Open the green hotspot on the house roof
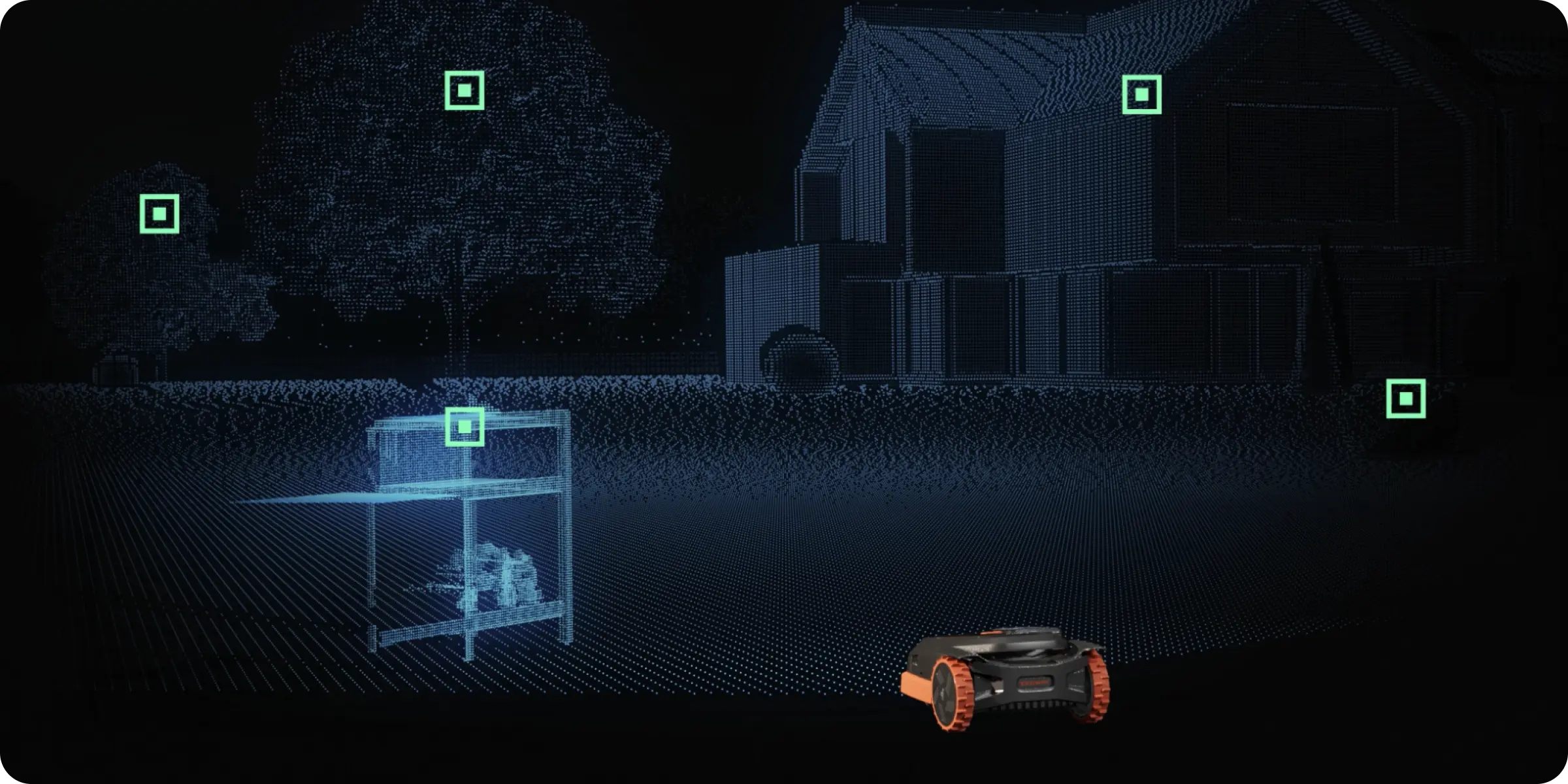The height and width of the screenshot is (784, 1568). point(1141,95)
